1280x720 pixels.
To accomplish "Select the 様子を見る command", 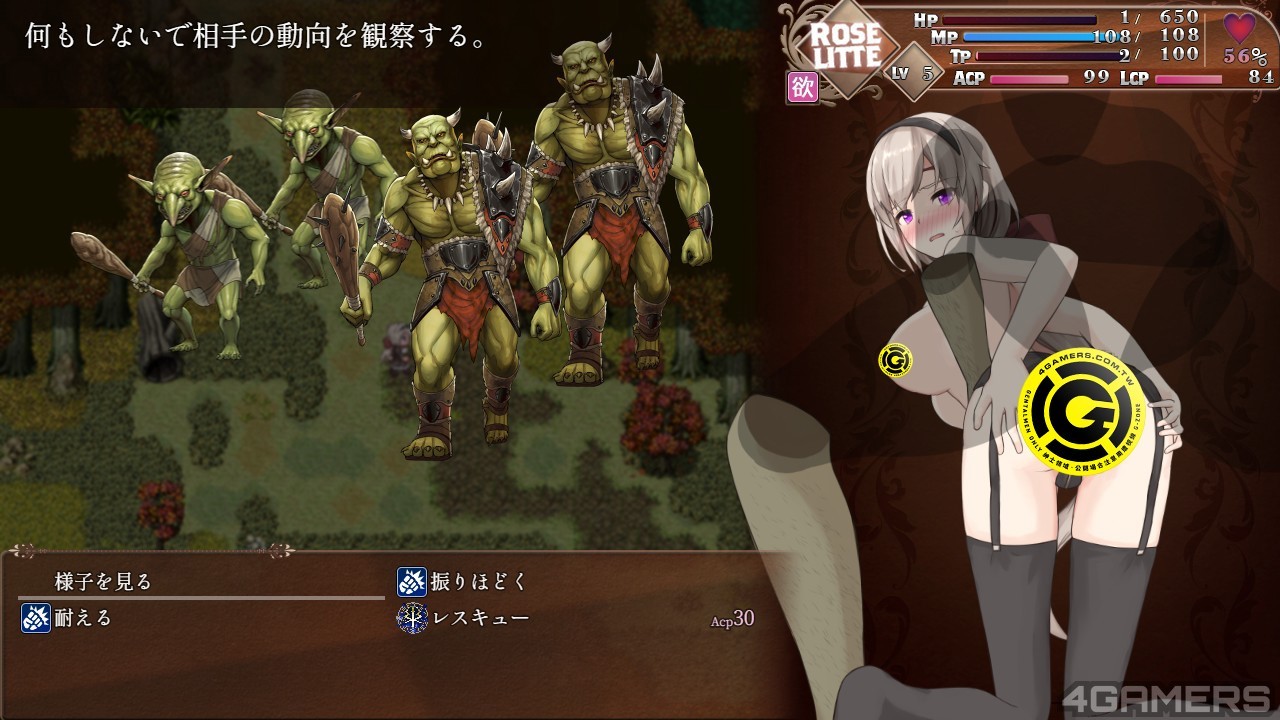I will coord(104,581).
